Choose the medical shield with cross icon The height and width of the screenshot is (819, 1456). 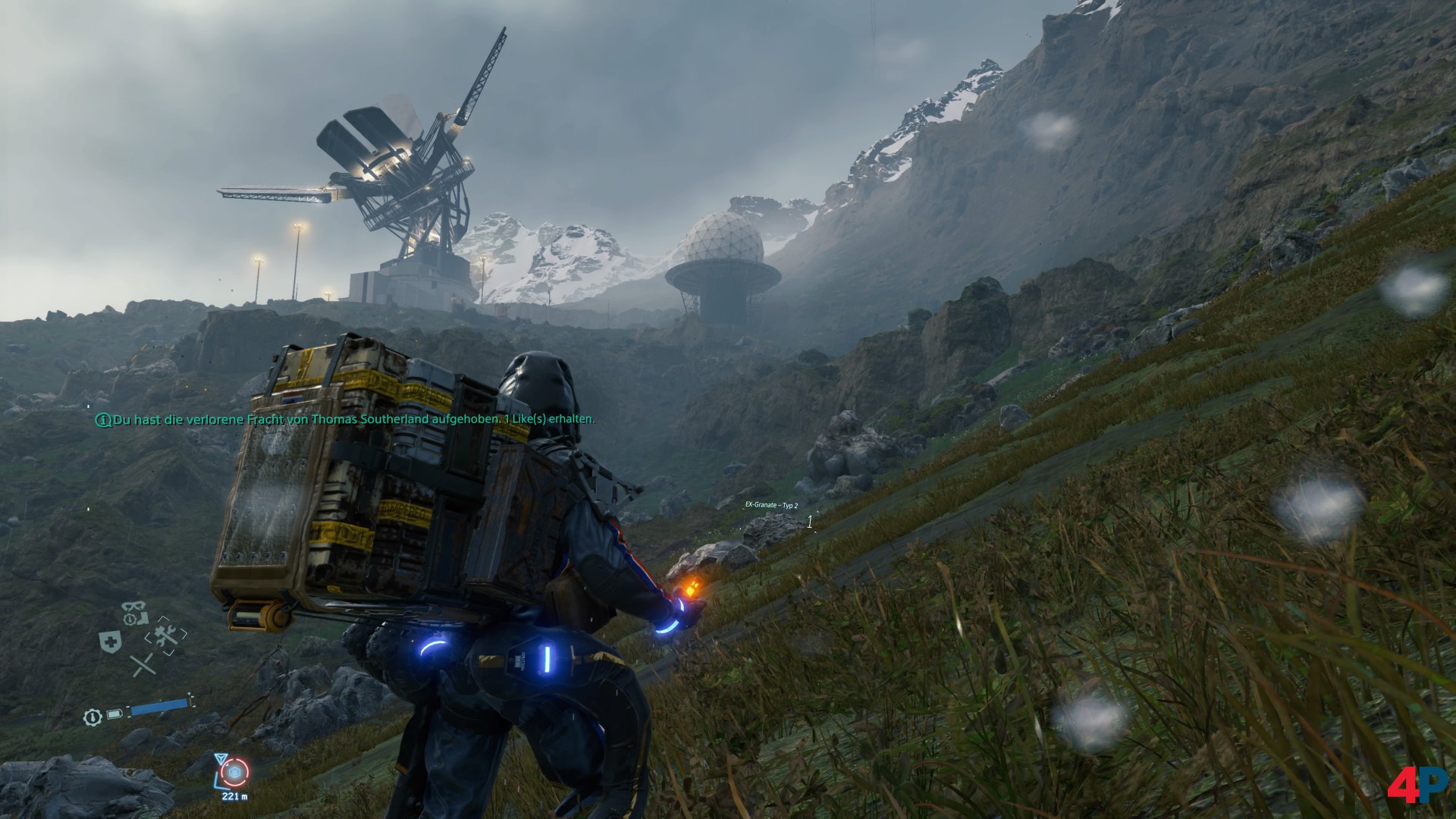point(111,642)
